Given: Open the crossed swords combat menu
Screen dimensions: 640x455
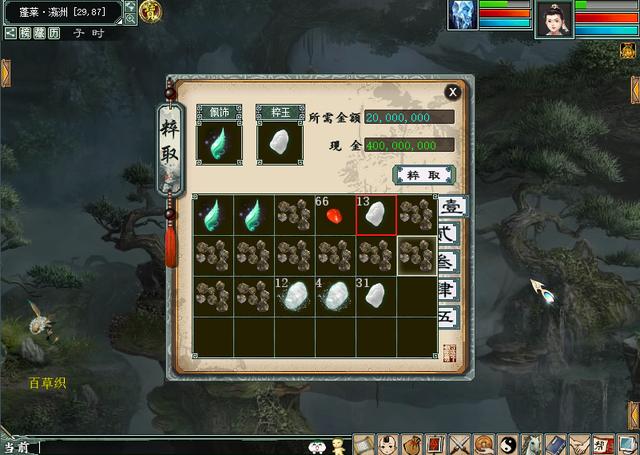Looking at the screenshot, I should [x=460, y=444].
